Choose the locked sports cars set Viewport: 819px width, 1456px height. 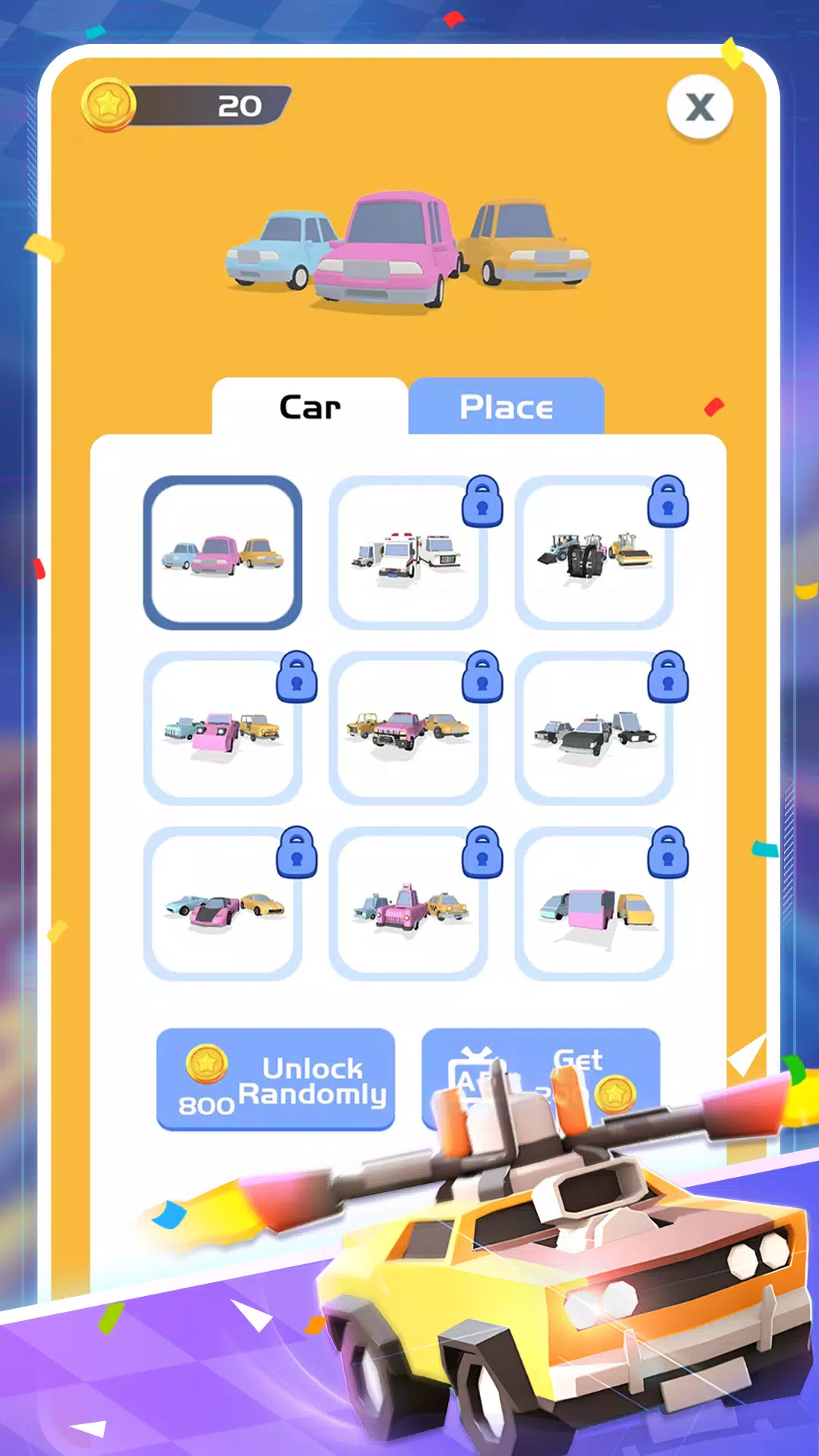click(222, 903)
